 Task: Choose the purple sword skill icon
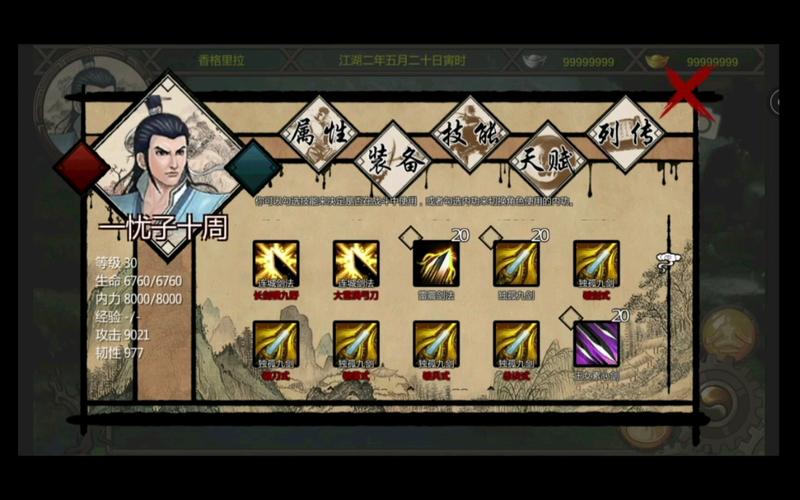(x=596, y=343)
